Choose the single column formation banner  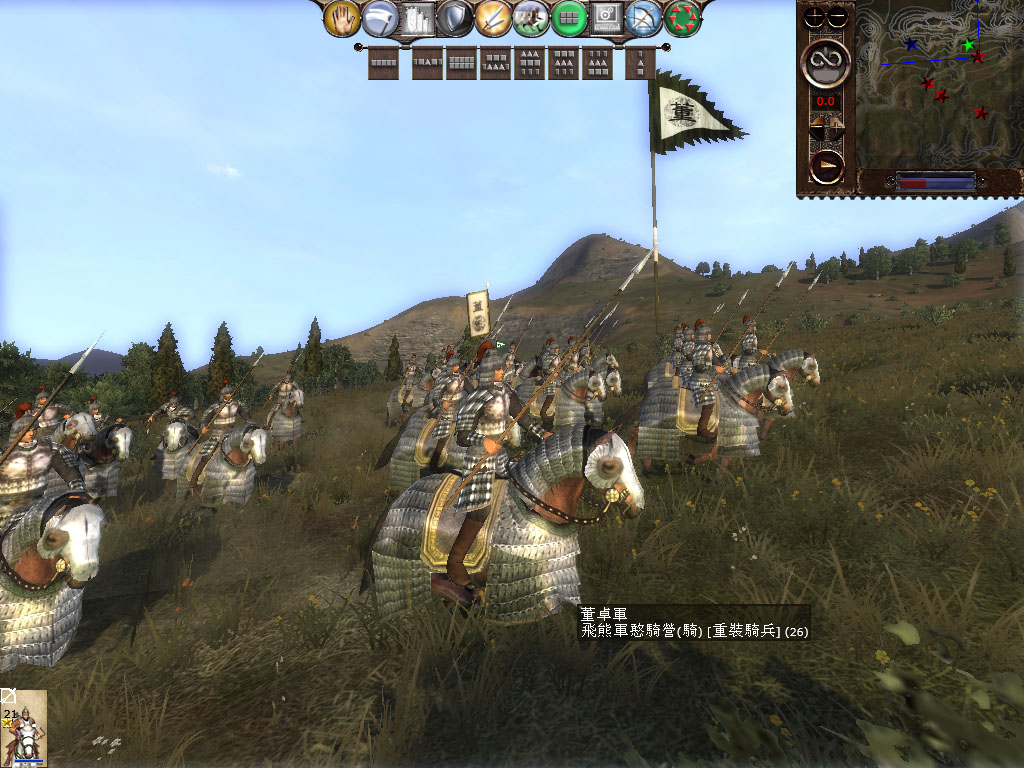[x=640, y=64]
